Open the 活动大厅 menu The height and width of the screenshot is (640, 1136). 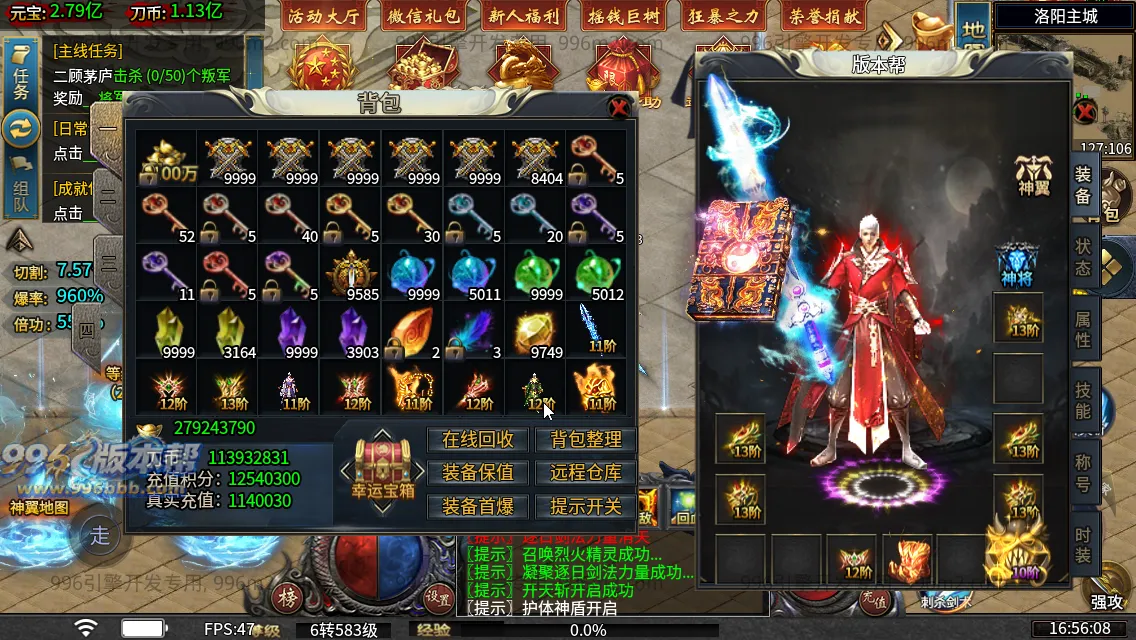click(323, 16)
